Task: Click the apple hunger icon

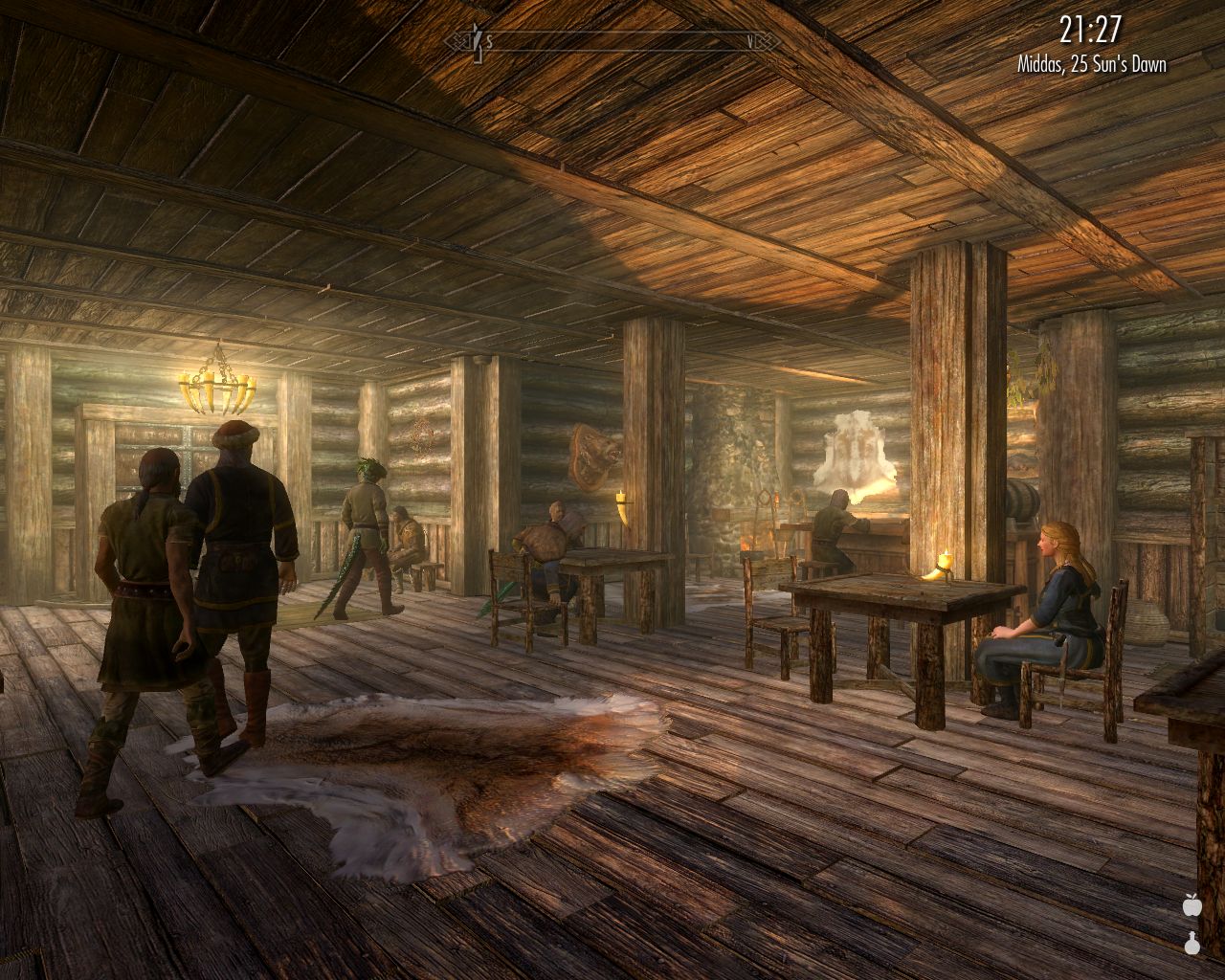Action: pos(1192,903)
